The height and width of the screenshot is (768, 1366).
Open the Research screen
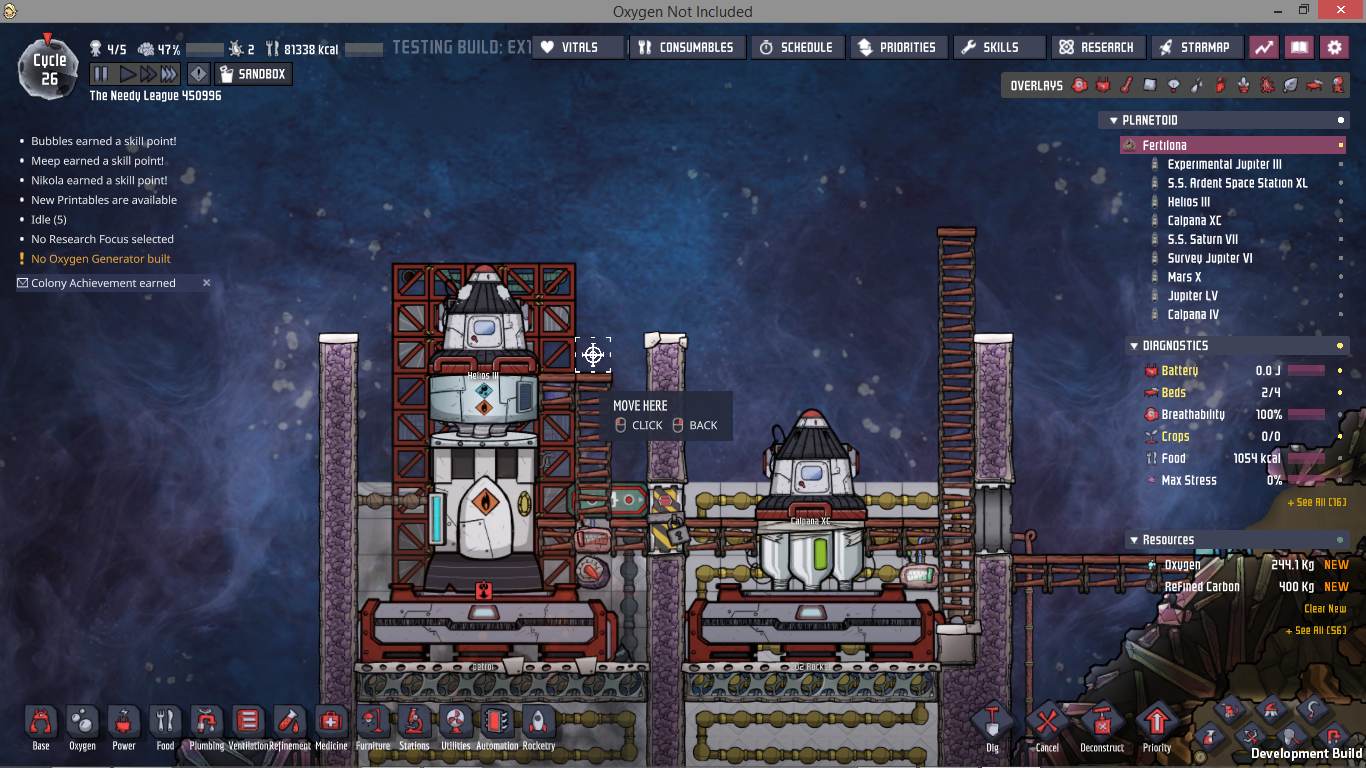click(1097, 47)
